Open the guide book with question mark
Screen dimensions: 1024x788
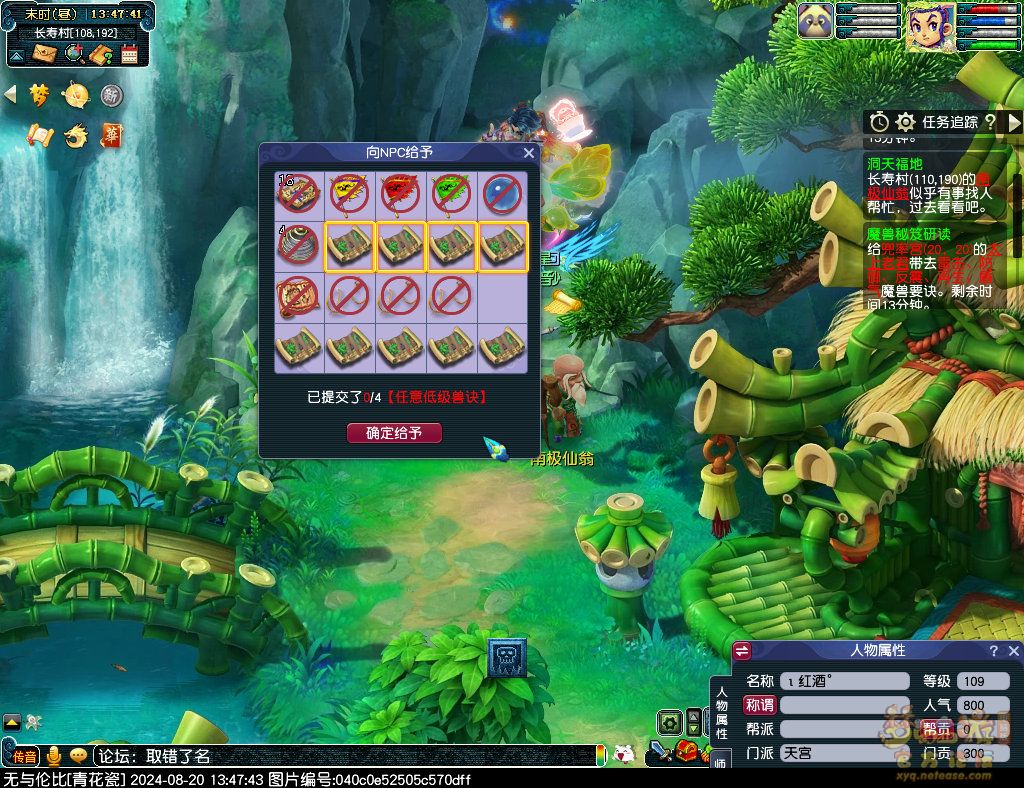pyautogui.click(x=100, y=54)
